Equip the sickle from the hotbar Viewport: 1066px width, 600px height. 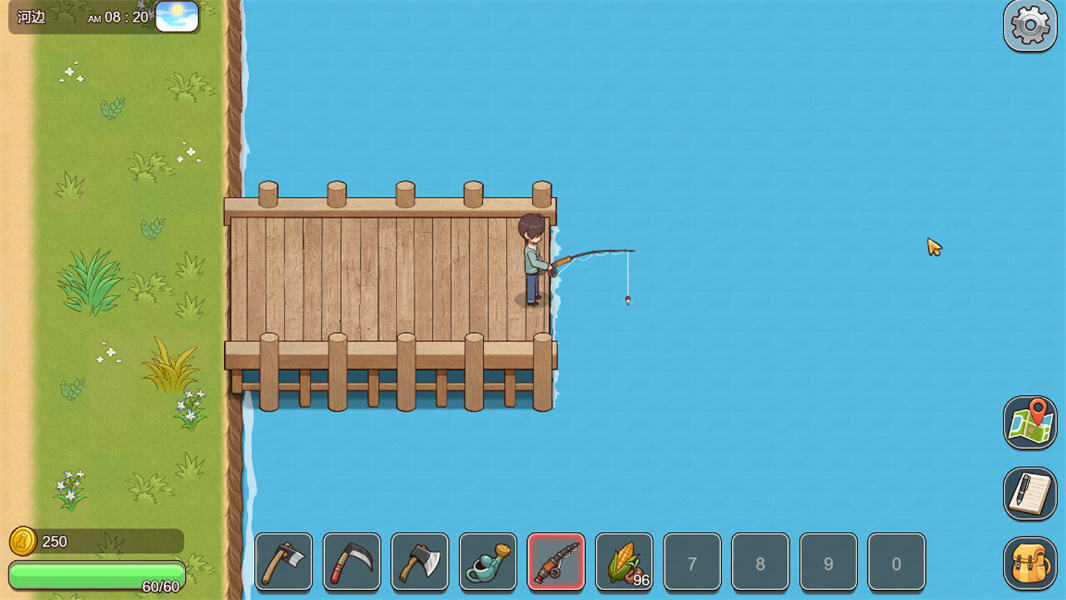[352, 562]
